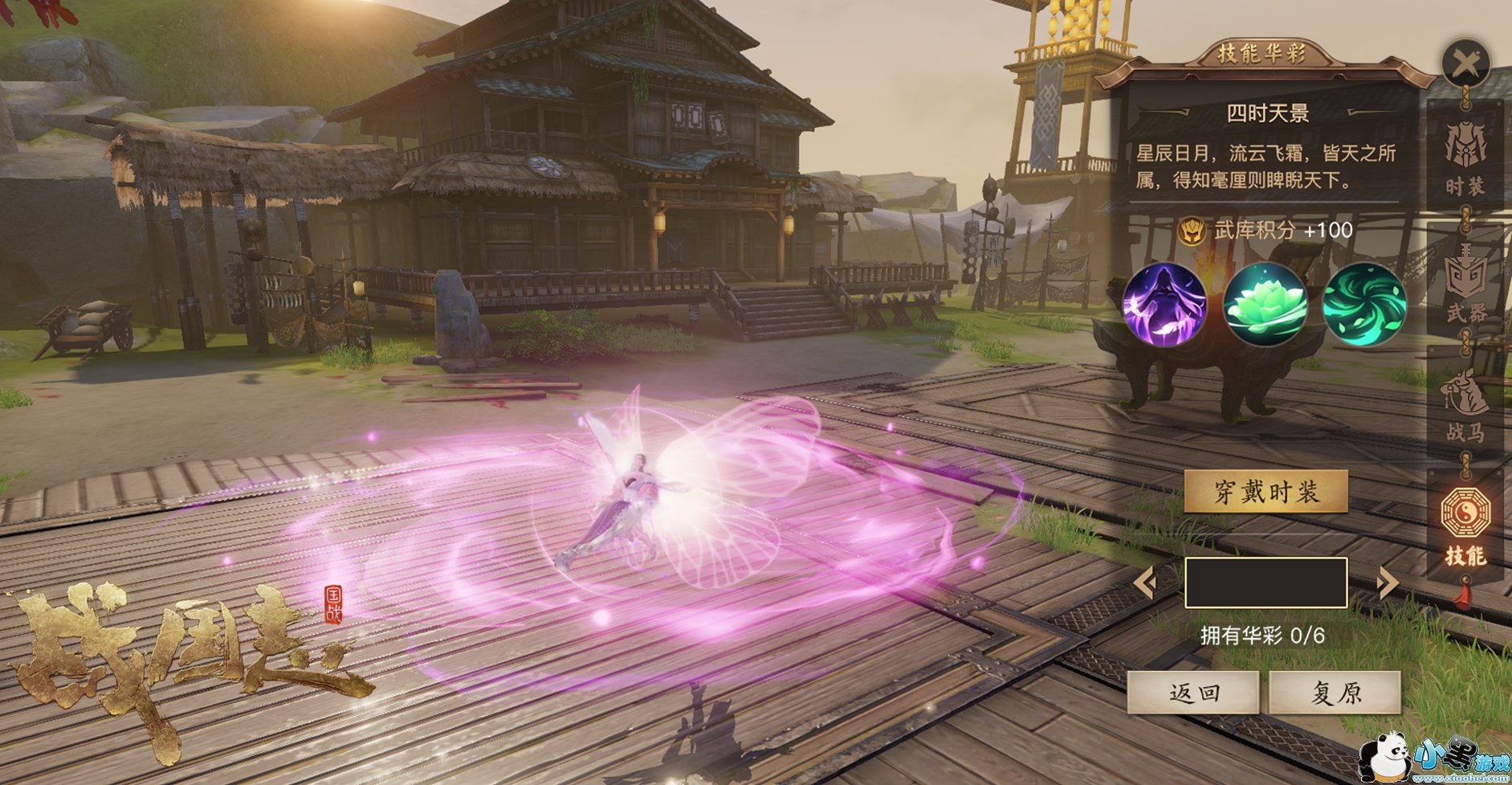Show next 华彩 with the right arrow
Image resolution: width=1512 pixels, height=785 pixels.
click(x=1387, y=583)
